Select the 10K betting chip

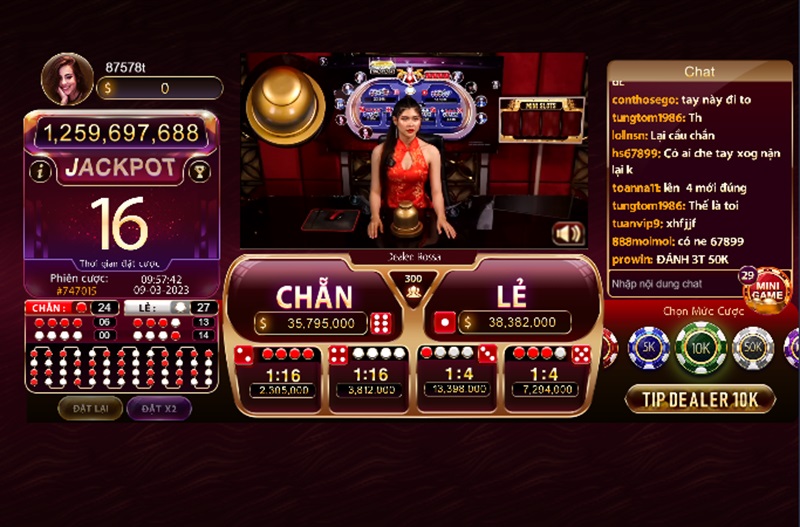tap(700, 348)
